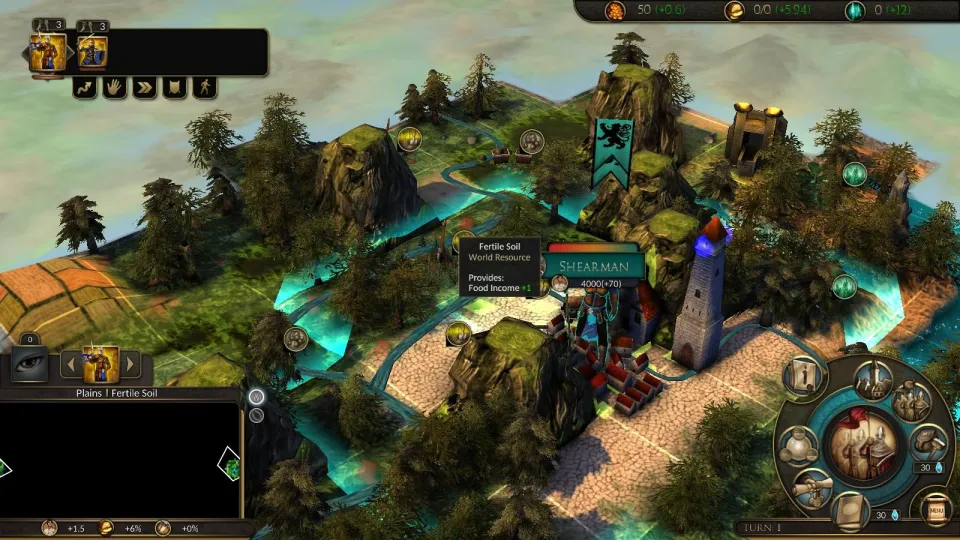Cycle to the previous unit with left arrow

[71, 365]
